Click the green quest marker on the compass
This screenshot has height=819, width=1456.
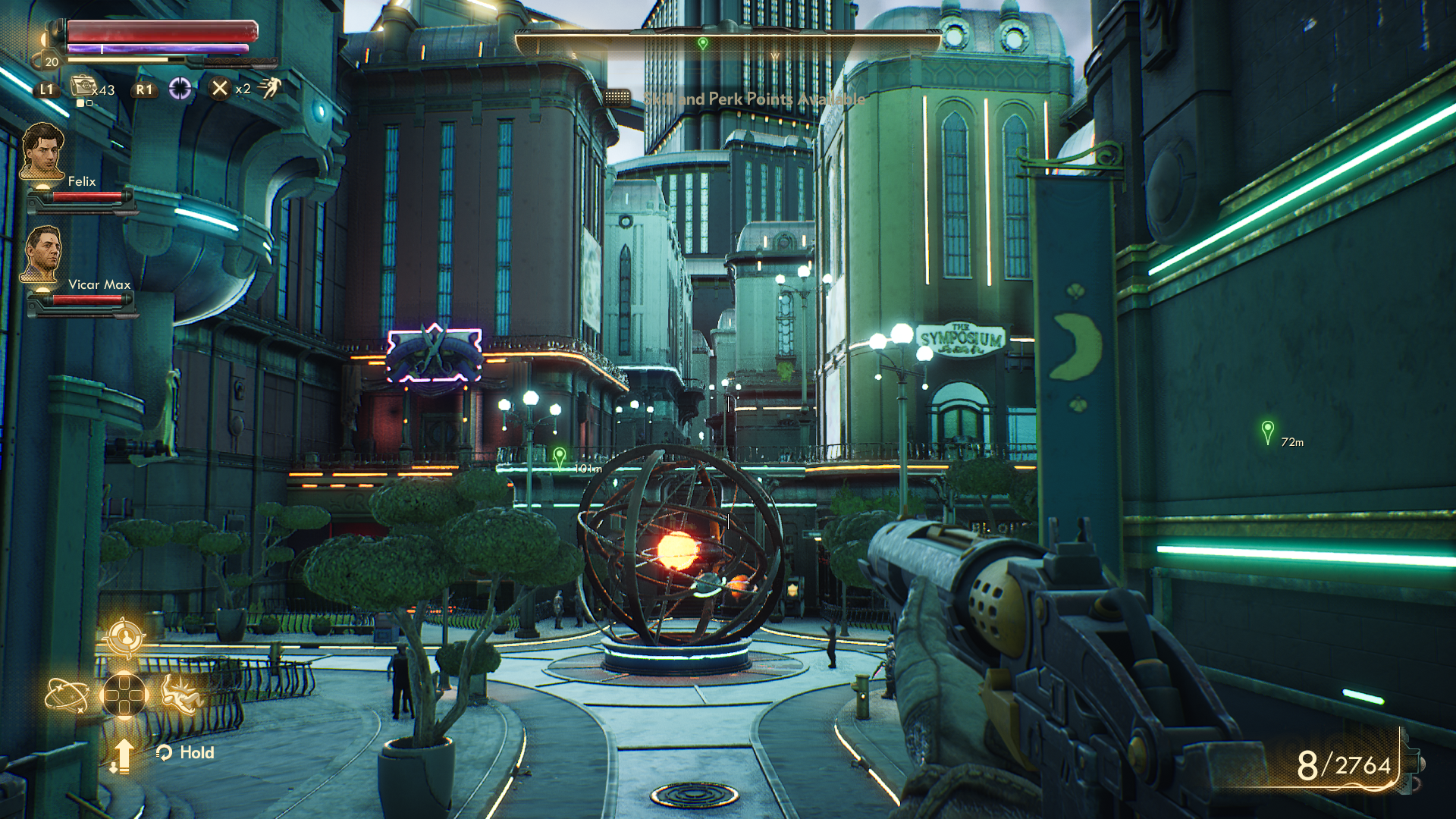pyautogui.click(x=703, y=43)
